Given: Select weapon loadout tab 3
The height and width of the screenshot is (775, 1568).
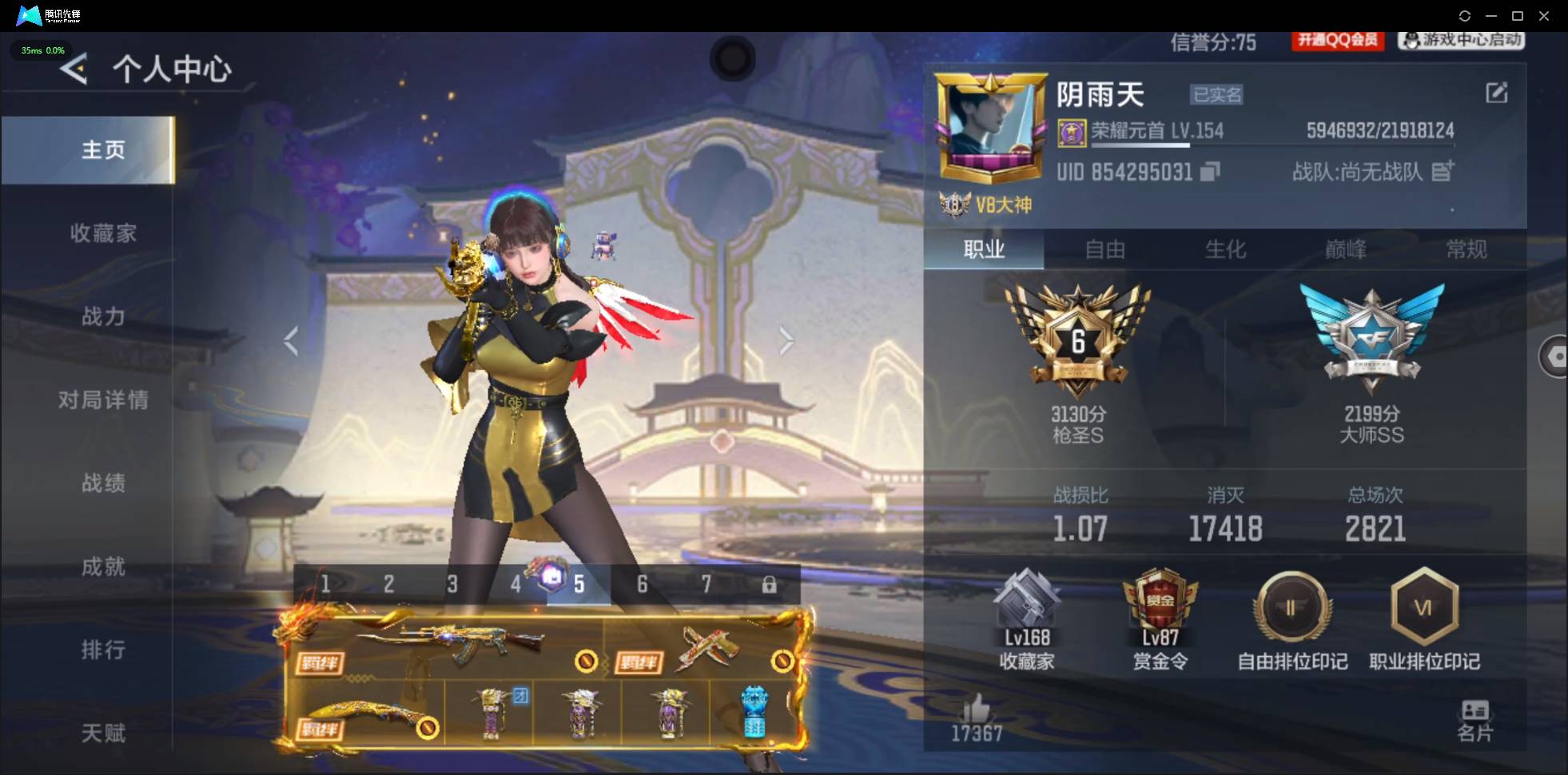Looking at the screenshot, I should [x=454, y=584].
